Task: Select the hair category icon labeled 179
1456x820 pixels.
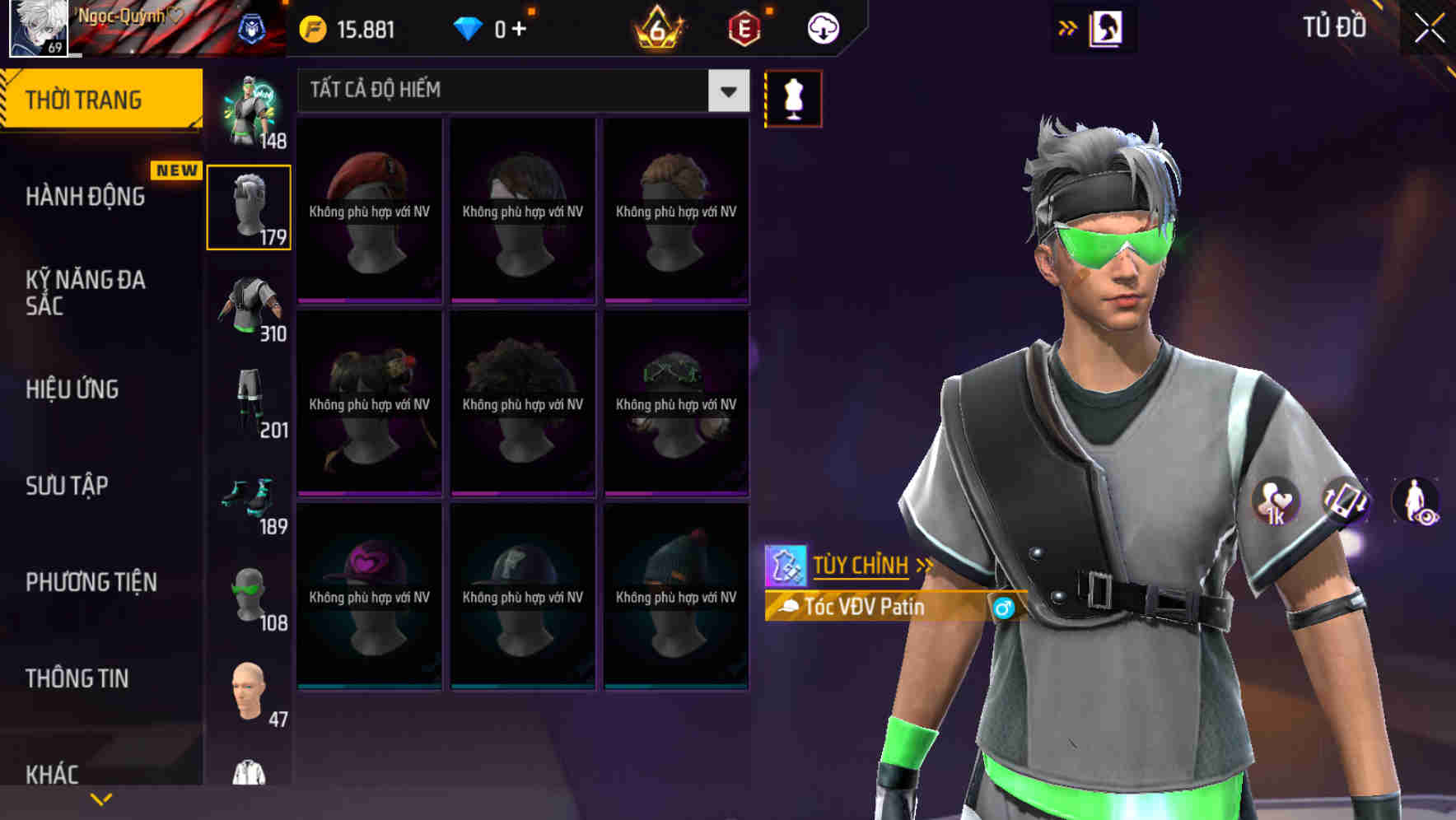Action: [x=249, y=206]
